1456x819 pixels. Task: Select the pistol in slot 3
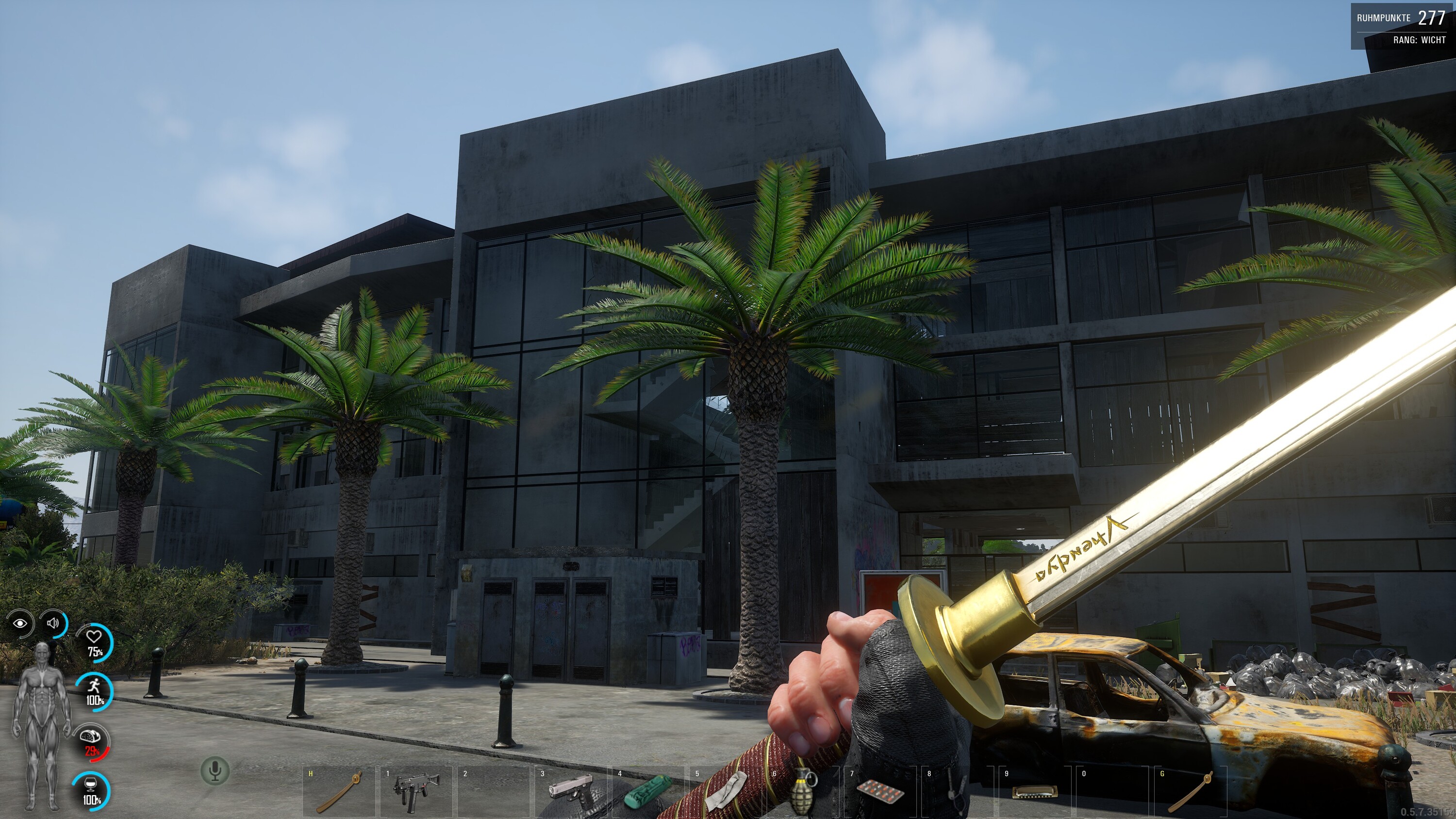[571, 791]
